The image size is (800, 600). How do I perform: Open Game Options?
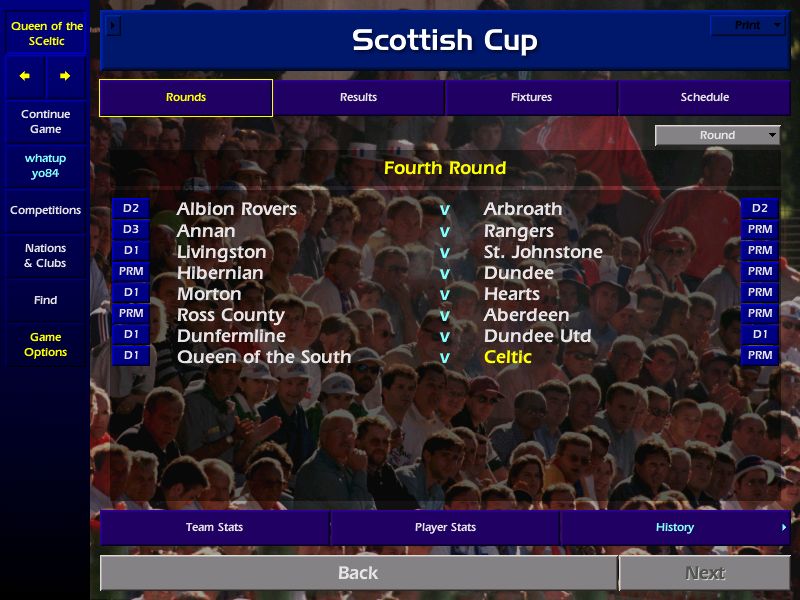click(45, 344)
